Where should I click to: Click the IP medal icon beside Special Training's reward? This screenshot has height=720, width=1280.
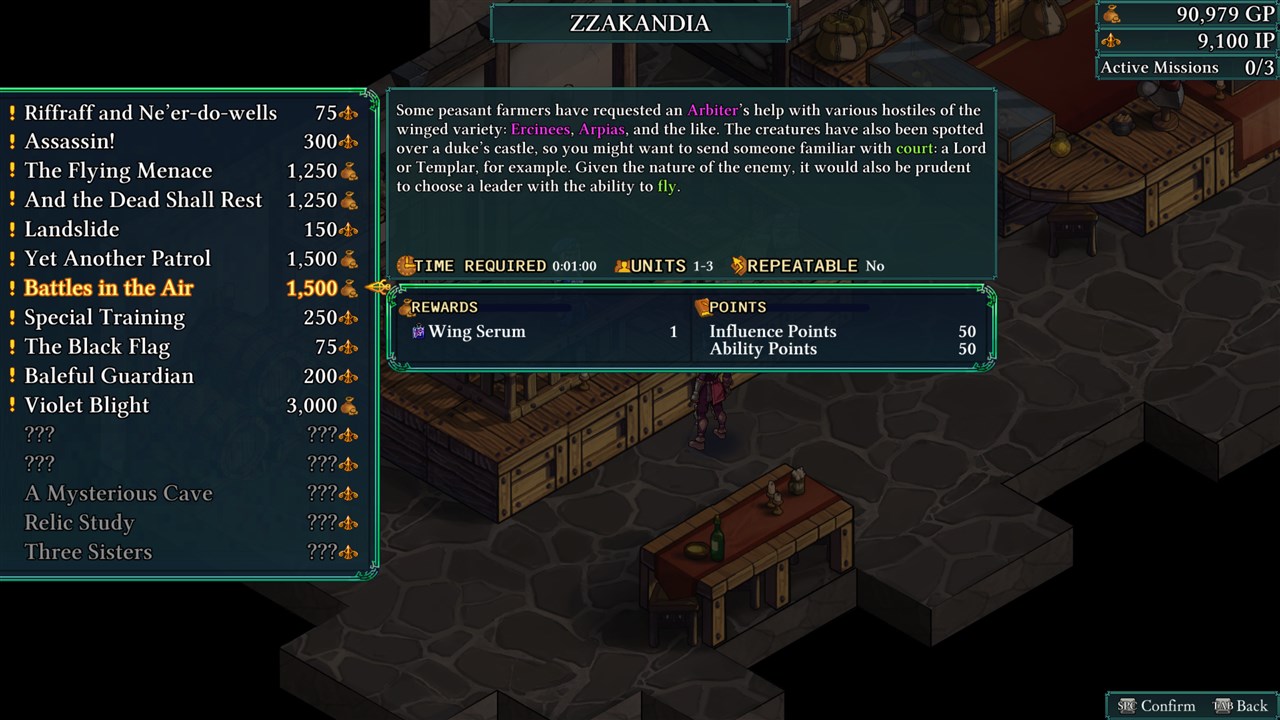click(347, 317)
